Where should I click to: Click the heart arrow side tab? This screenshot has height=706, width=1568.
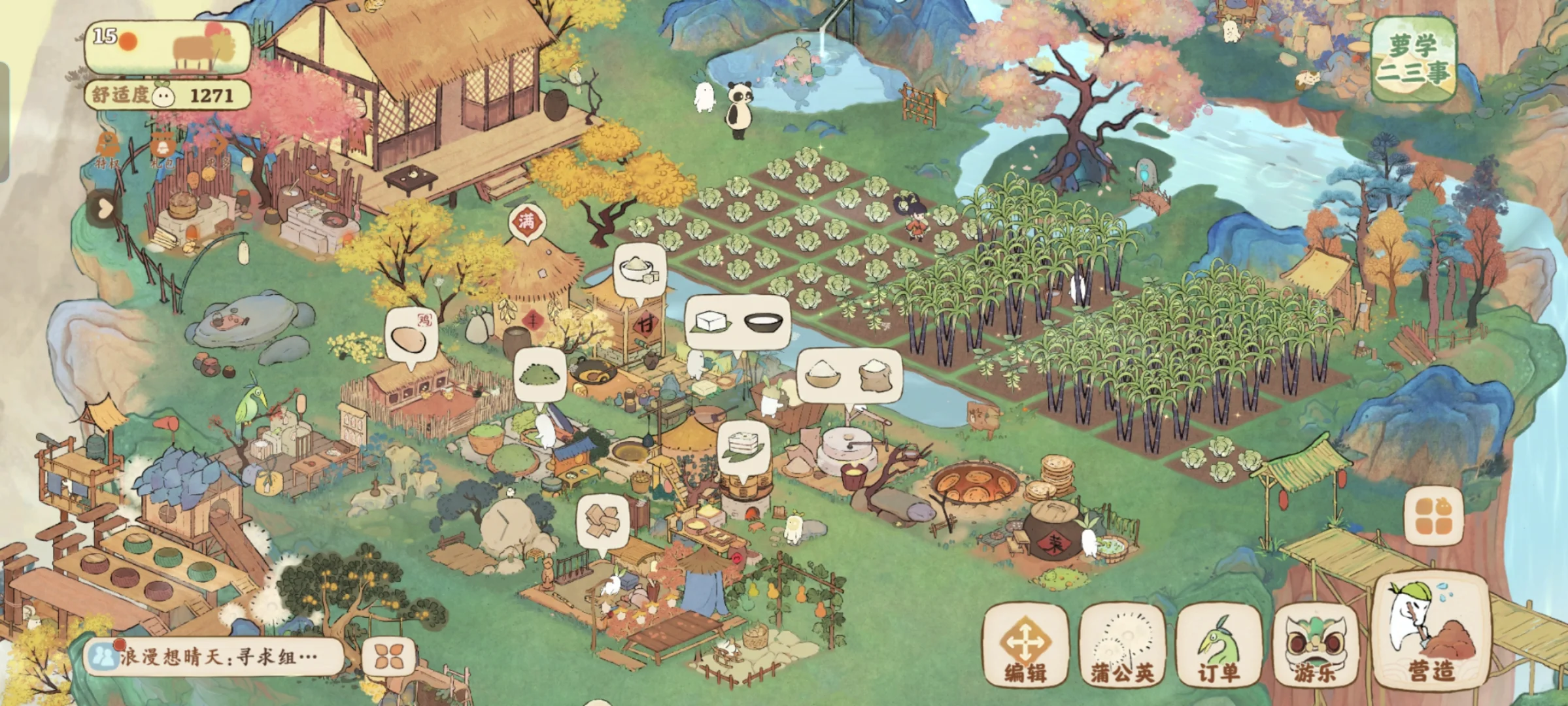click(x=103, y=209)
